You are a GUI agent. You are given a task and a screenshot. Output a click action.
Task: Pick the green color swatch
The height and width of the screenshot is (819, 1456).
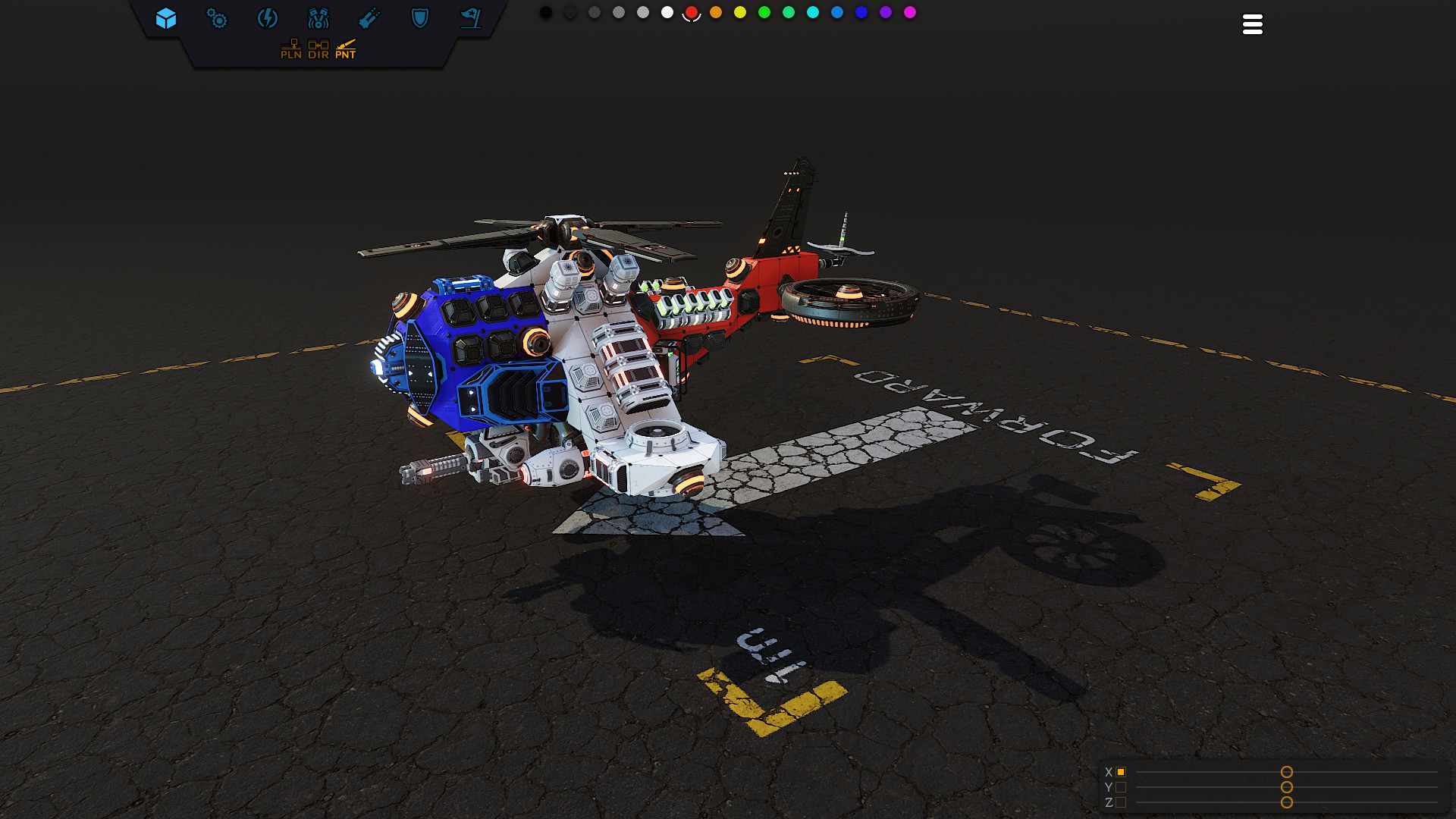coord(764,12)
